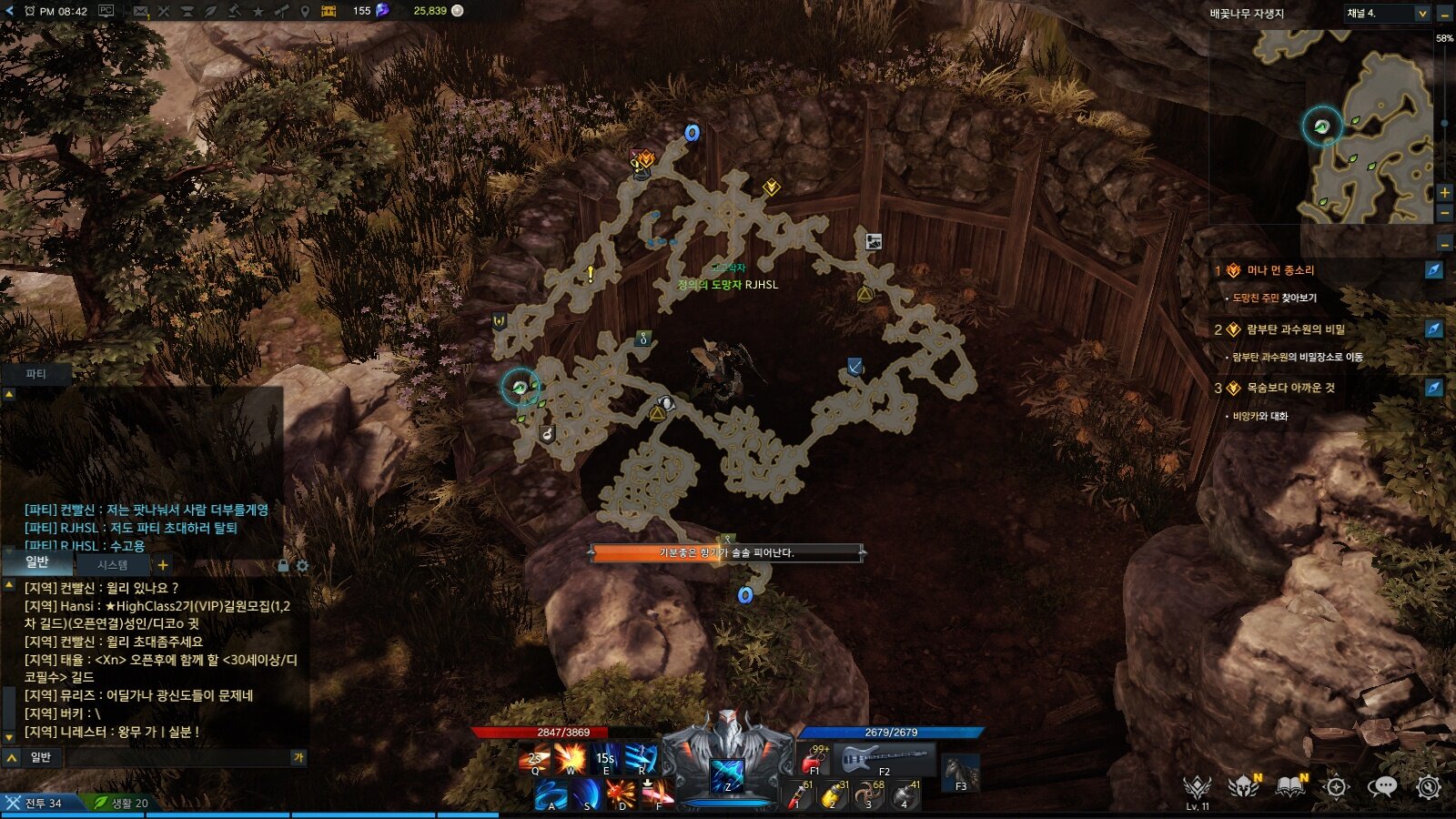This screenshot has width=1456, height=819.
Task: Open the mail envelope icon
Action: point(141,11)
